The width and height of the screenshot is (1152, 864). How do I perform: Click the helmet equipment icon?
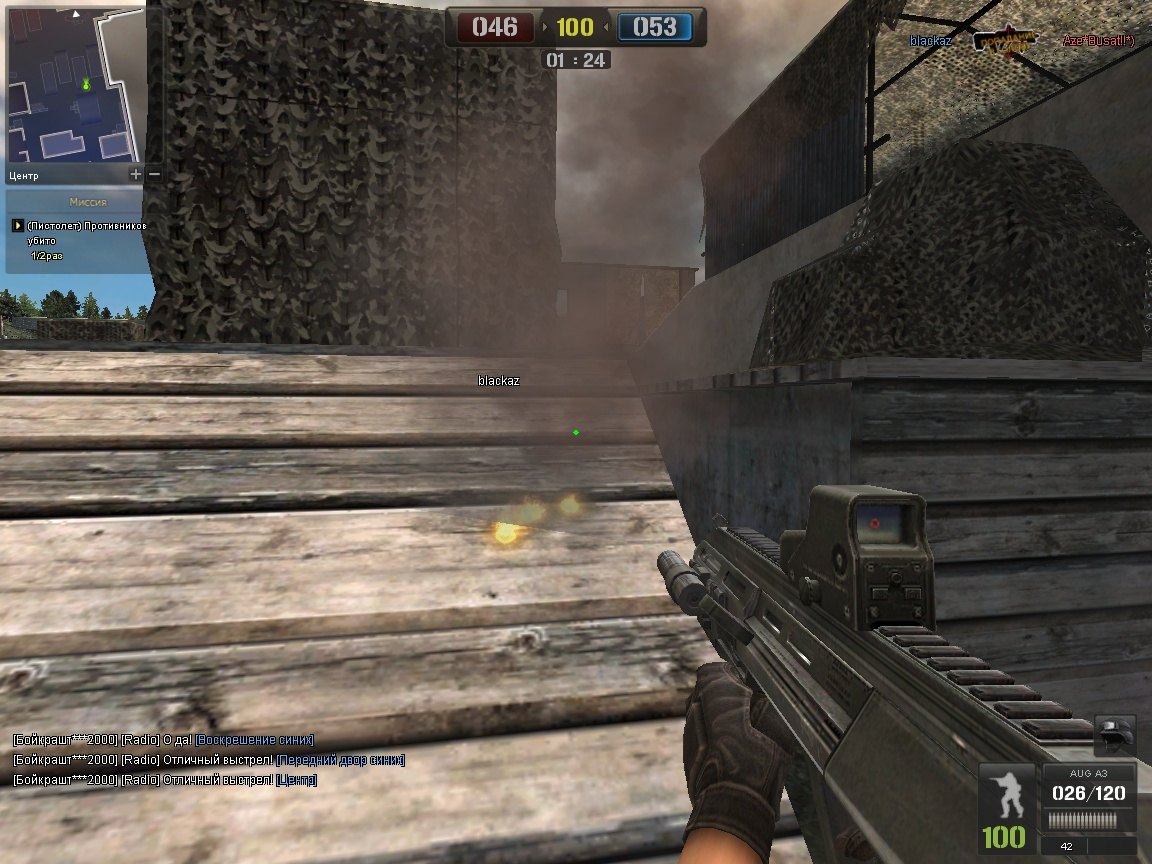tap(1116, 736)
